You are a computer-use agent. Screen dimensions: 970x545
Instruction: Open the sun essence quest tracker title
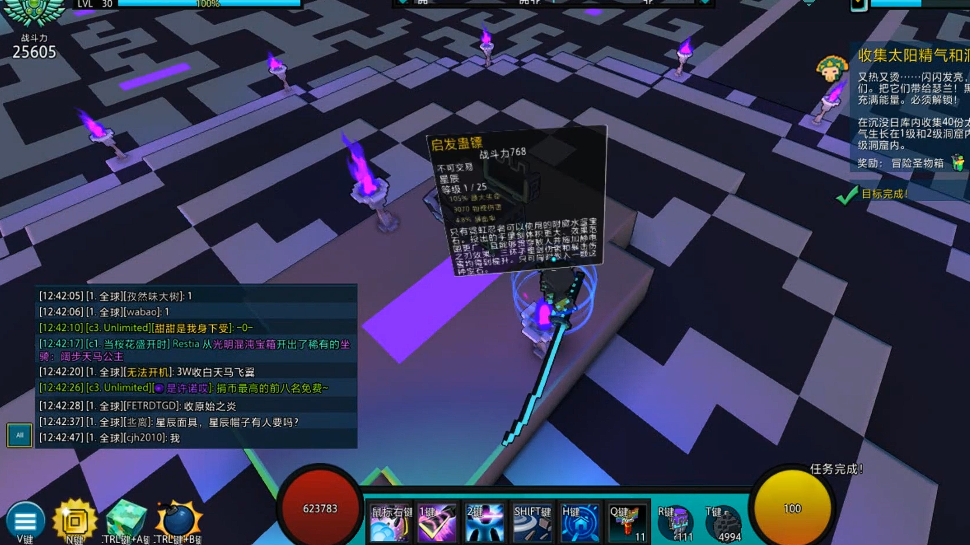pyautogui.click(x=912, y=55)
